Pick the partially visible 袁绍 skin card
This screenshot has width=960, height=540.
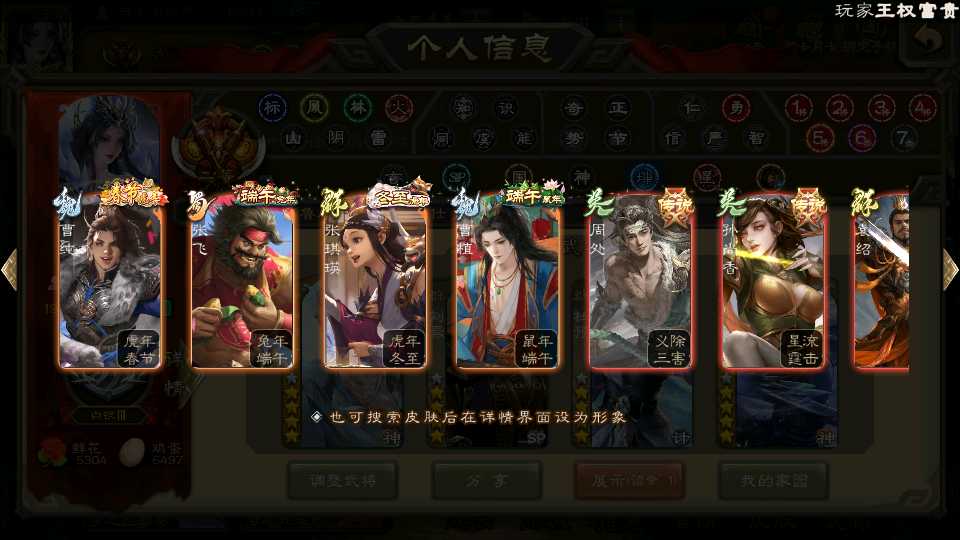click(x=882, y=285)
